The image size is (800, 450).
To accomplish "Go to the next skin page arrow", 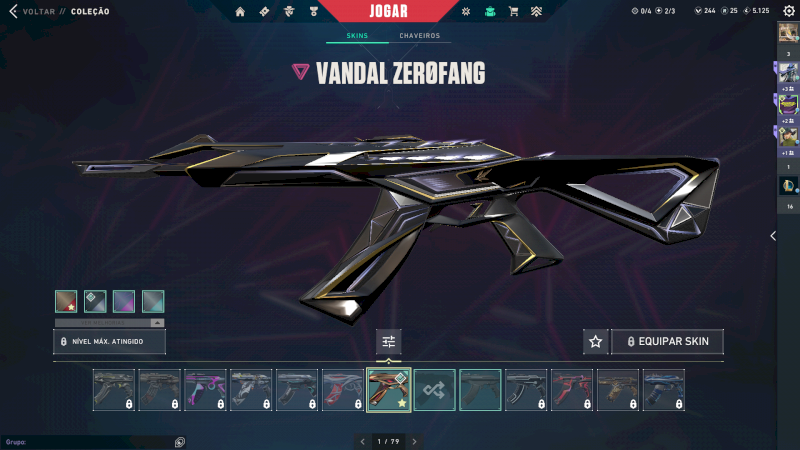I will [x=415, y=441].
